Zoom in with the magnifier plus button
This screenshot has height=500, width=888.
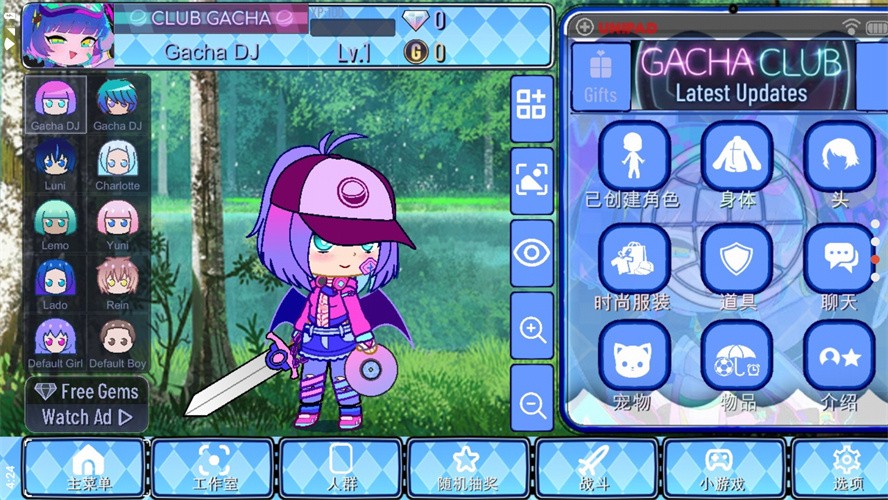click(x=532, y=326)
